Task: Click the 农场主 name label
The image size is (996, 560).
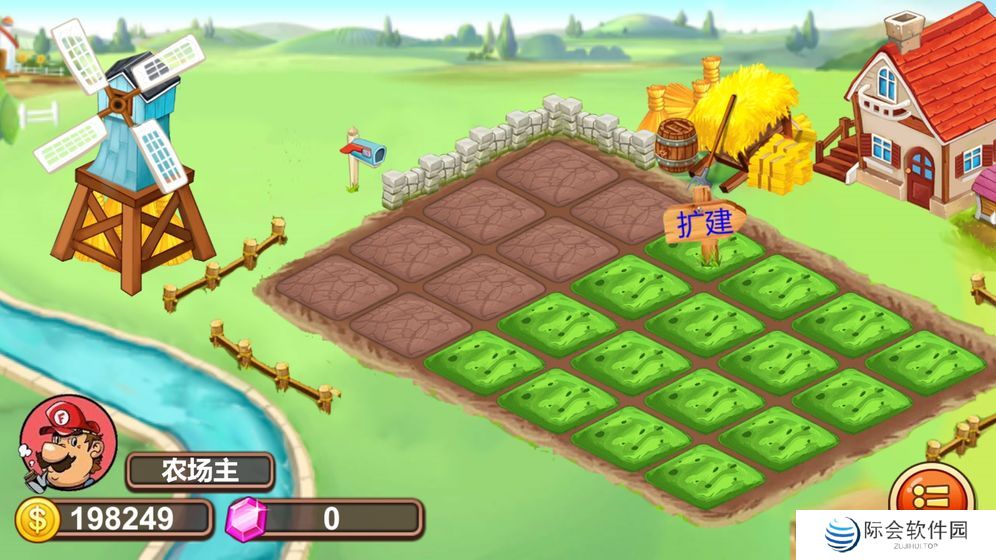Action: click(x=199, y=470)
